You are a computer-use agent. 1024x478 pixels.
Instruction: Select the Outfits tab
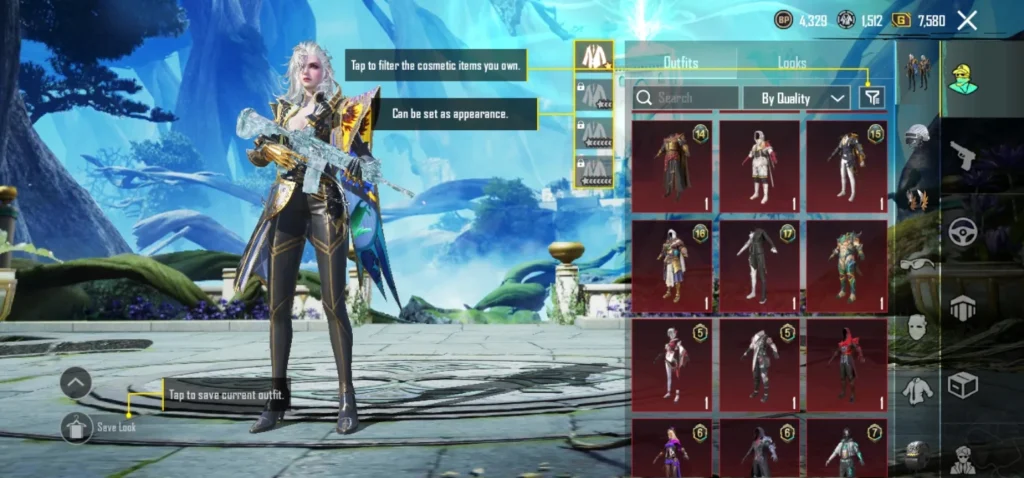point(681,63)
